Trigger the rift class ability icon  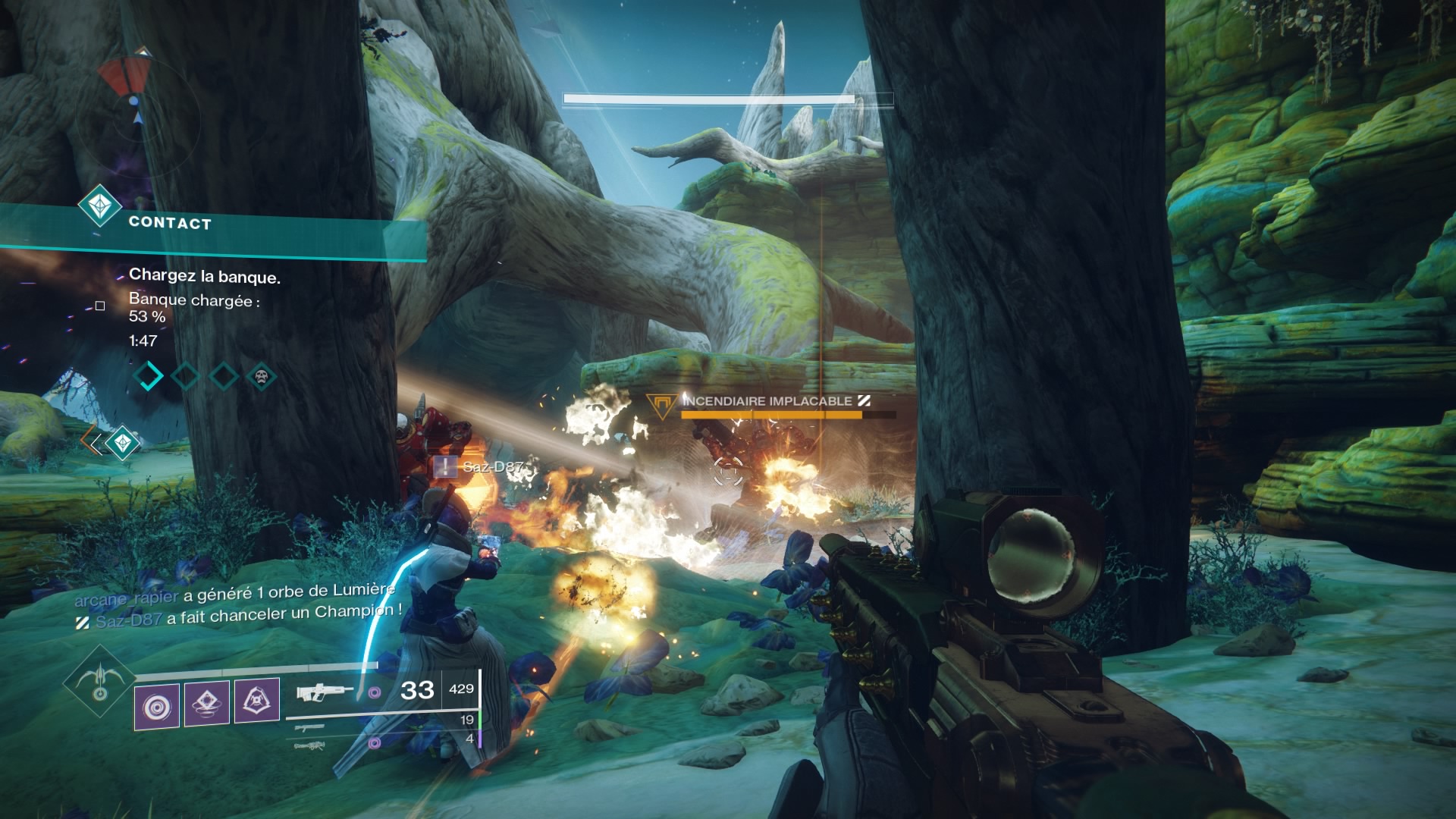pos(256,701)
